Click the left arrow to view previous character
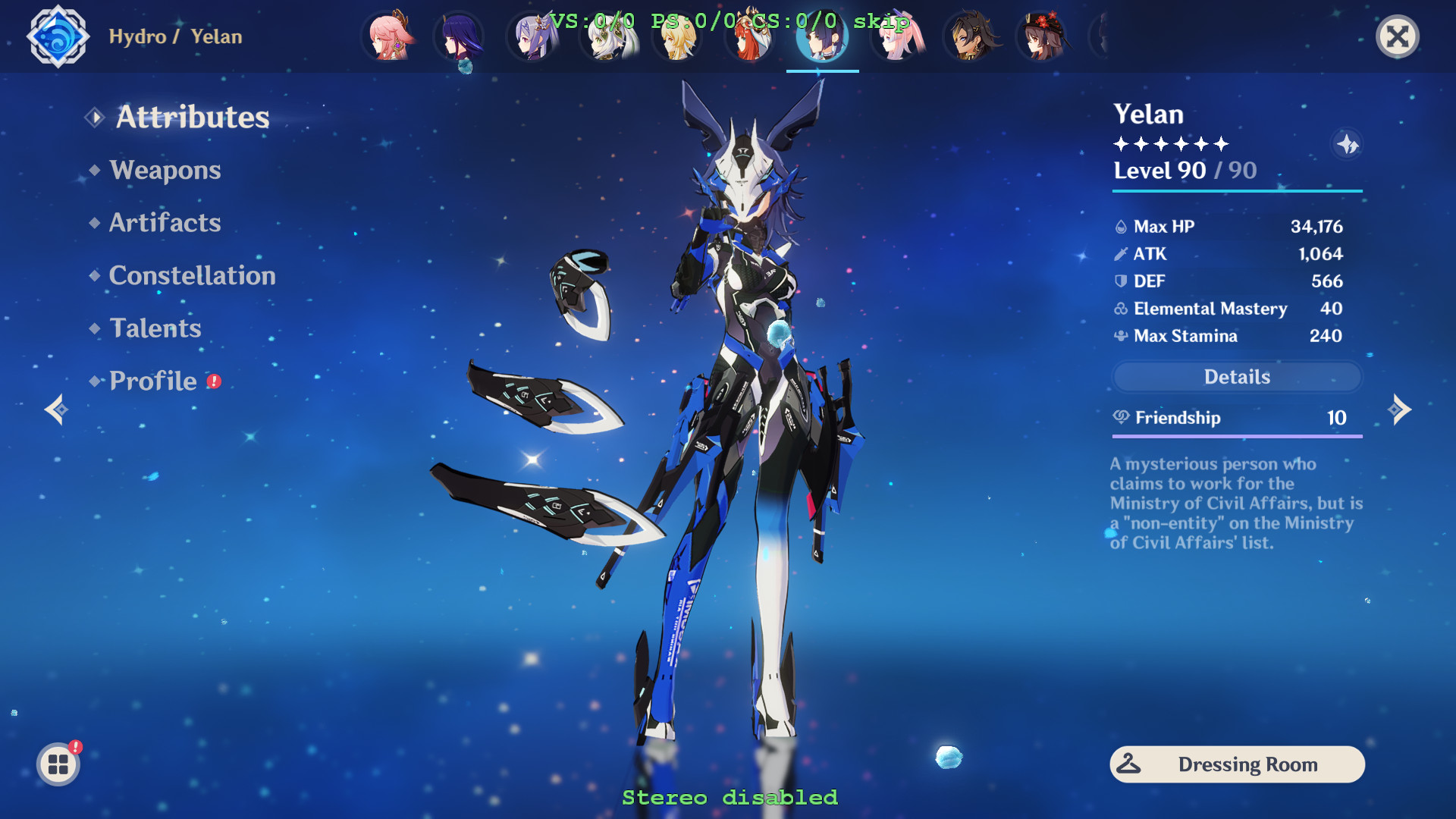This screenshot has width=1456, height=819. coord(55,409)
